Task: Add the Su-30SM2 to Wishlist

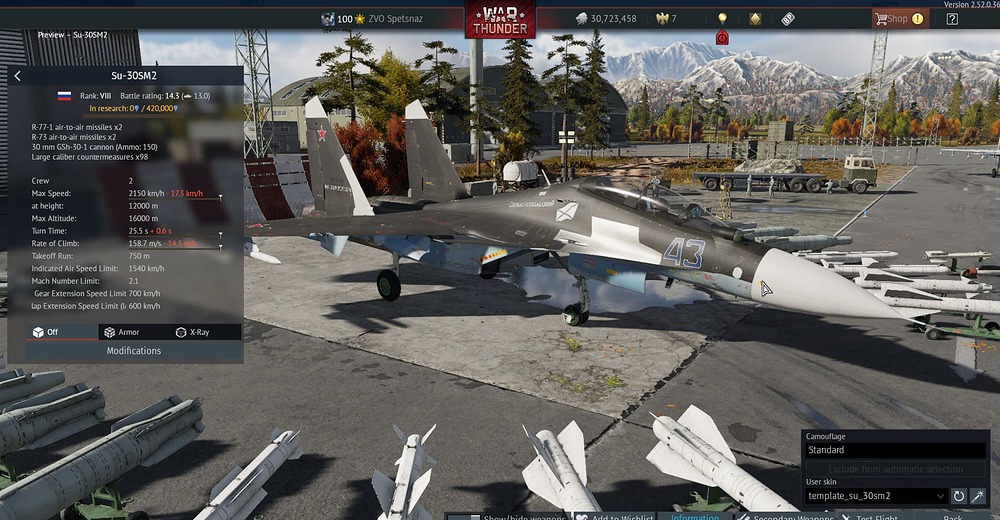Action: click(x=614, y=517)
